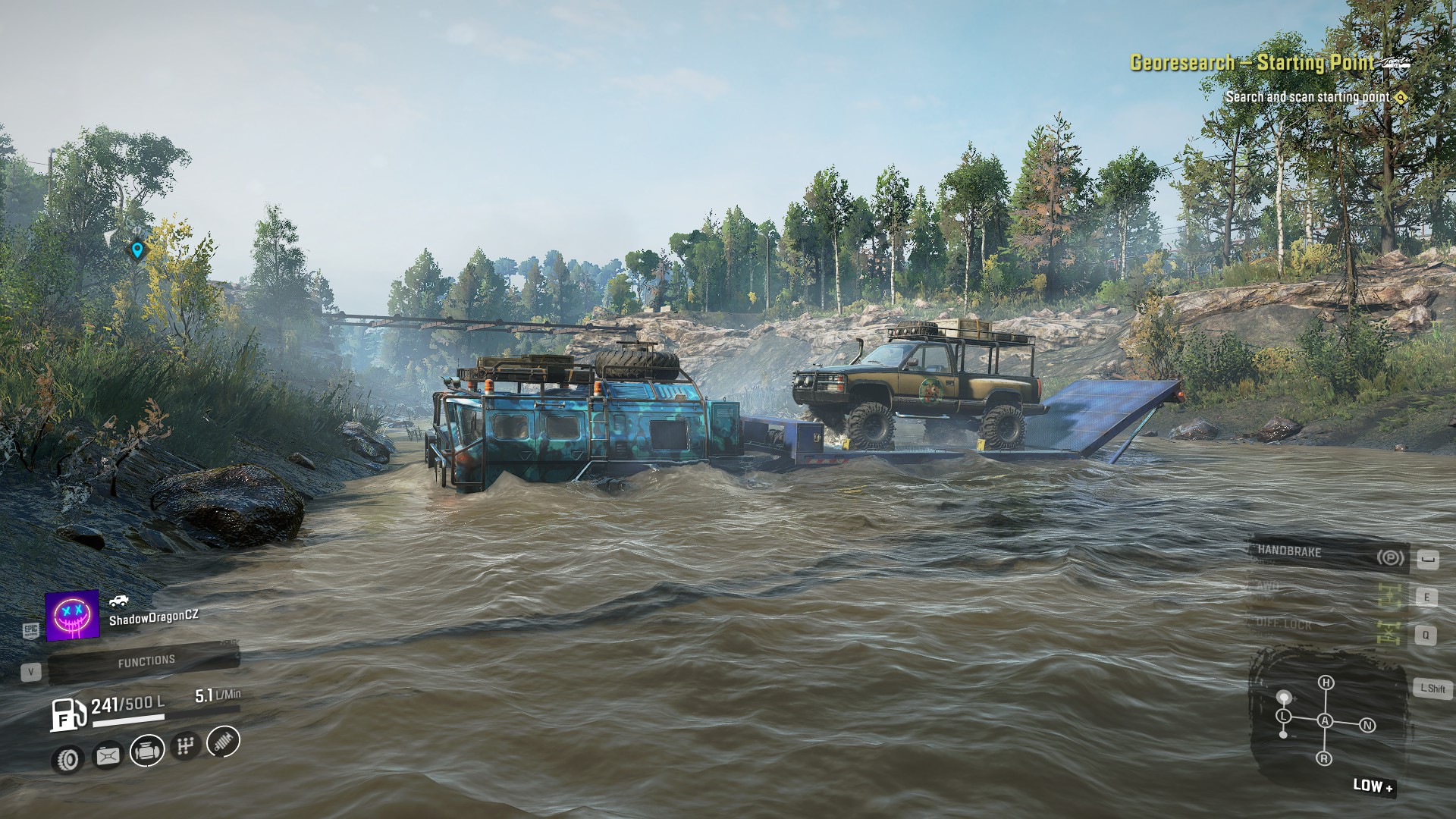Click the gearbox damage status icon
This screenshot has width=1456, height=819.
pos(184,746)
